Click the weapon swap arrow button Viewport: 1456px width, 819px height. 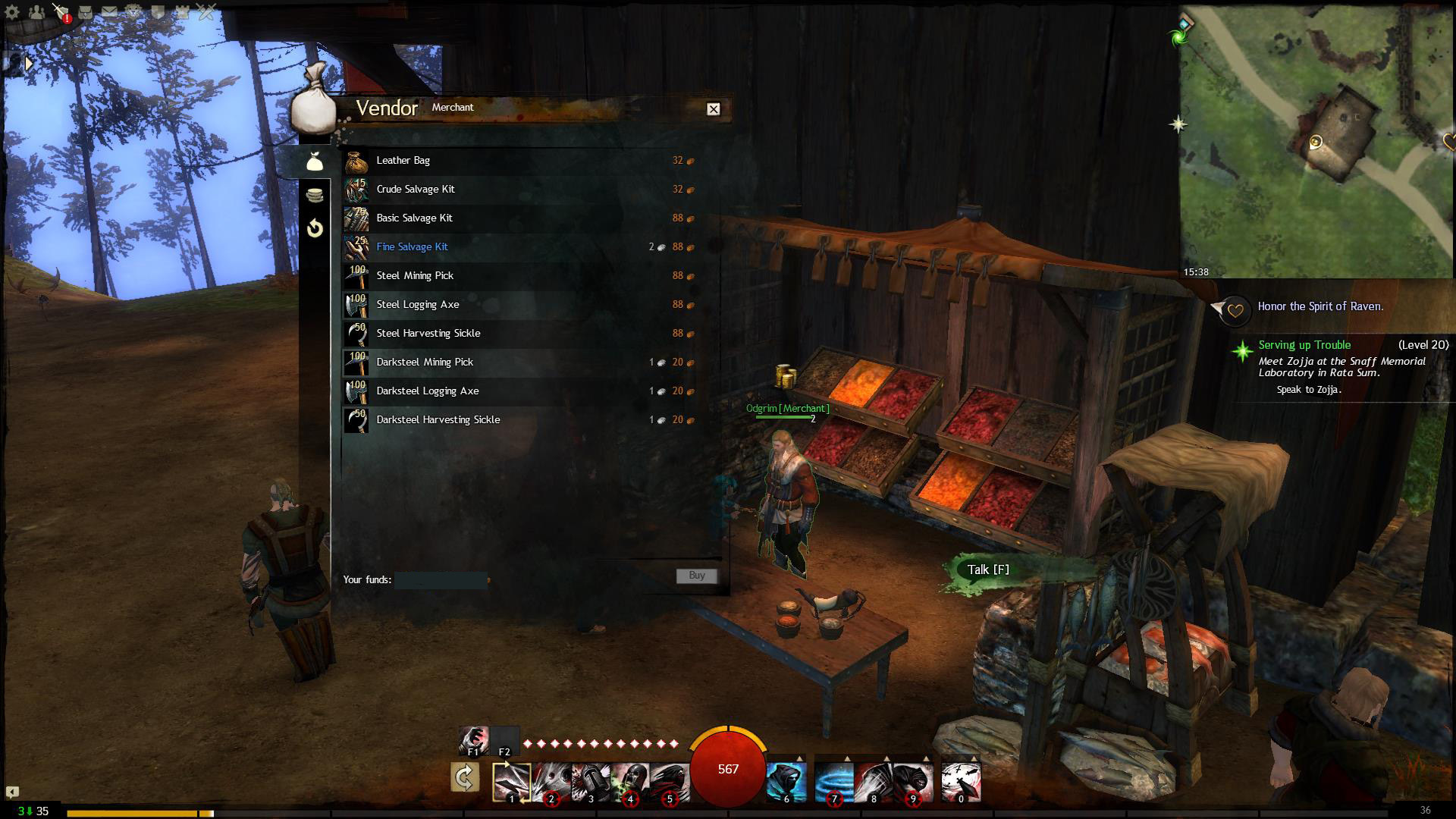point(464,777)
